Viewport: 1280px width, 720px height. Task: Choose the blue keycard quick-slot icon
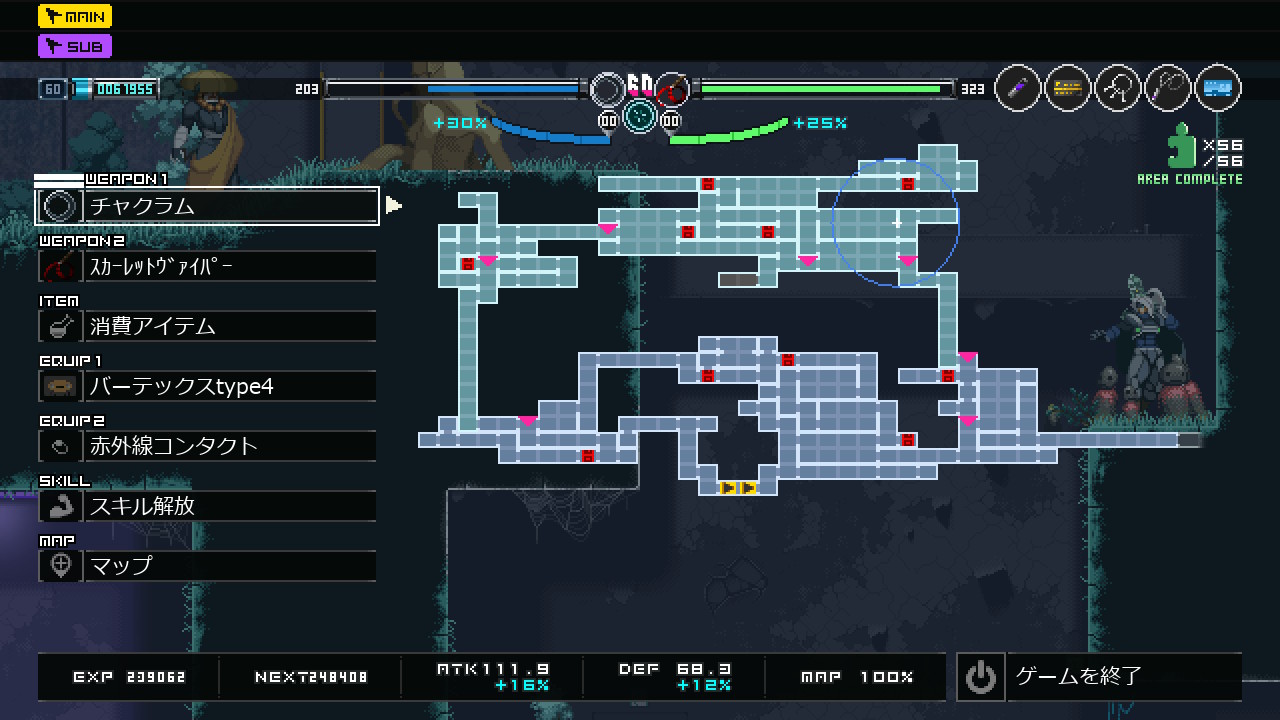(1217, 89)
